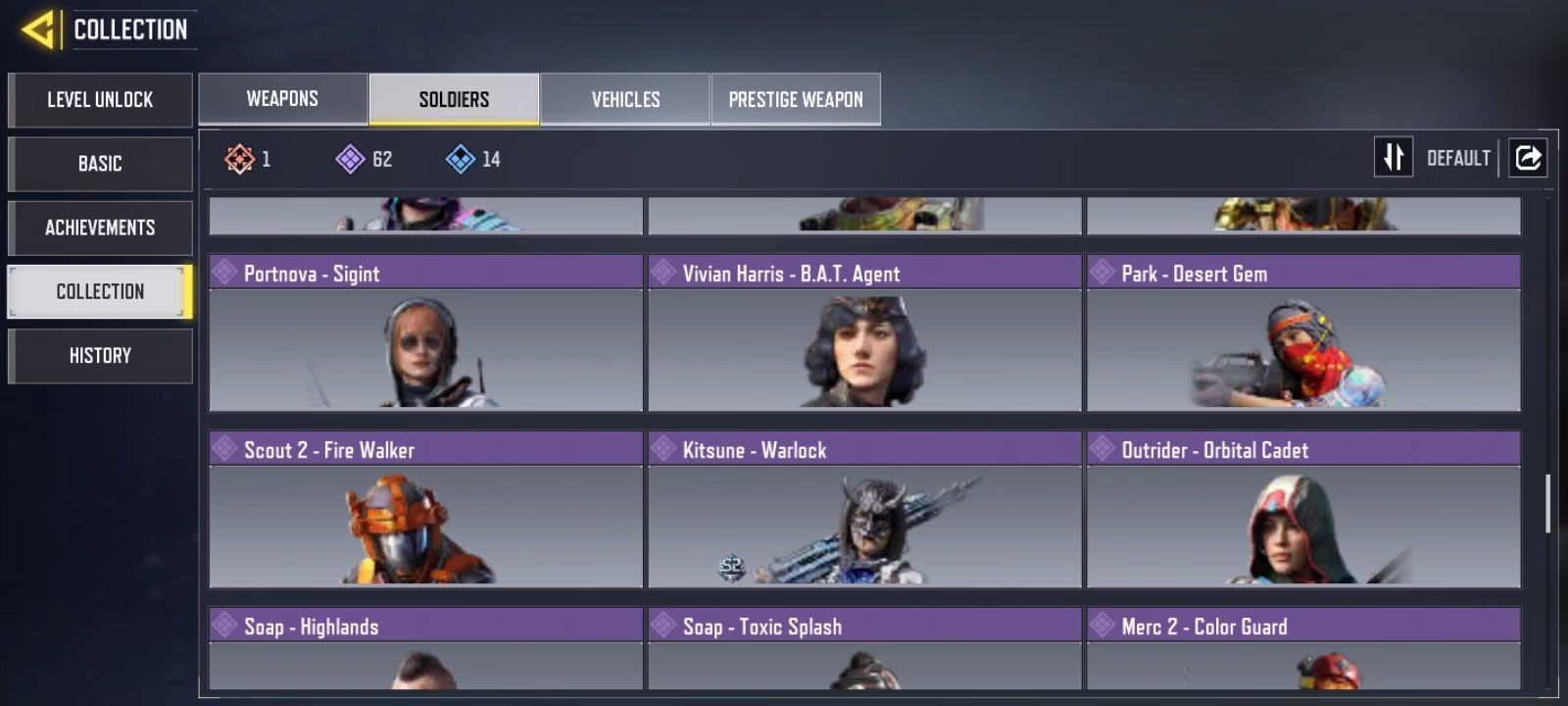Switch to the Vehicles tab

[625, 99]
